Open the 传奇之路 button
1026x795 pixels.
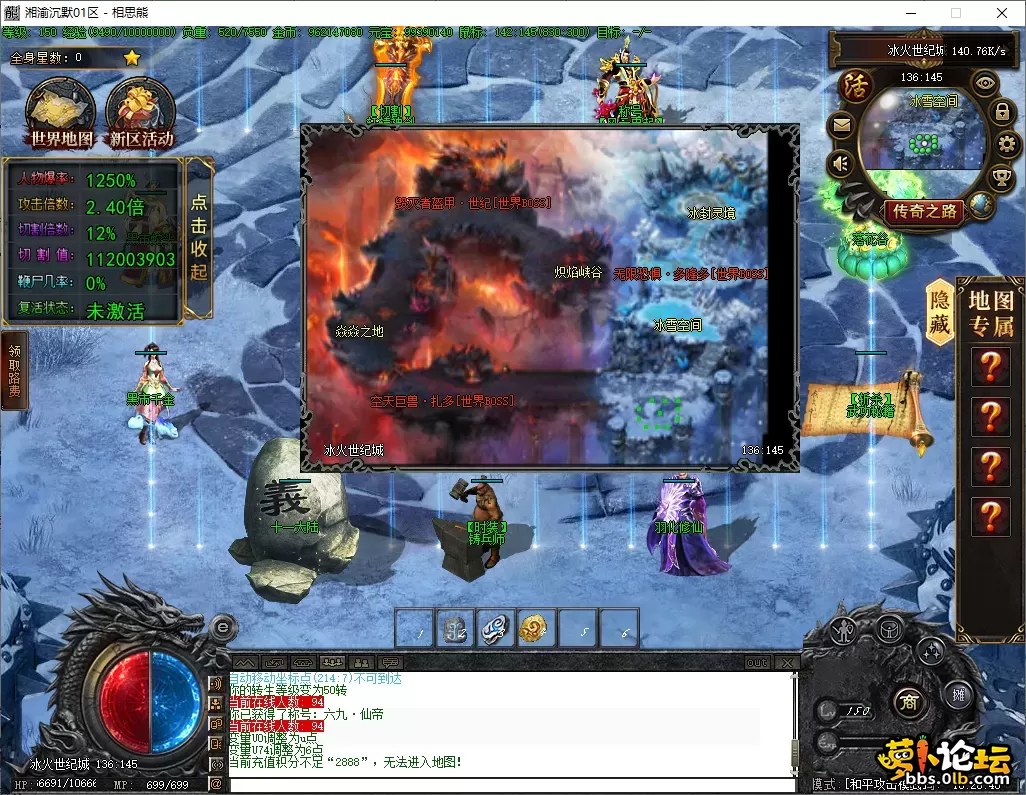coord(924,211)
